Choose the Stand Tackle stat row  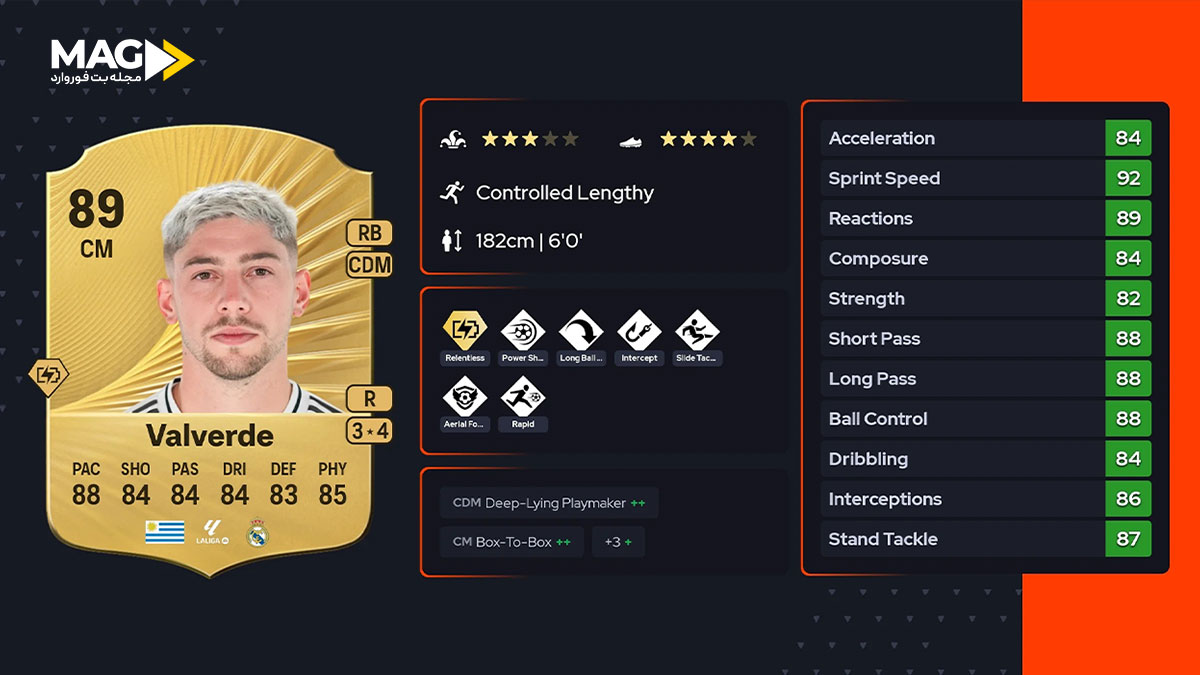[985, 539]
